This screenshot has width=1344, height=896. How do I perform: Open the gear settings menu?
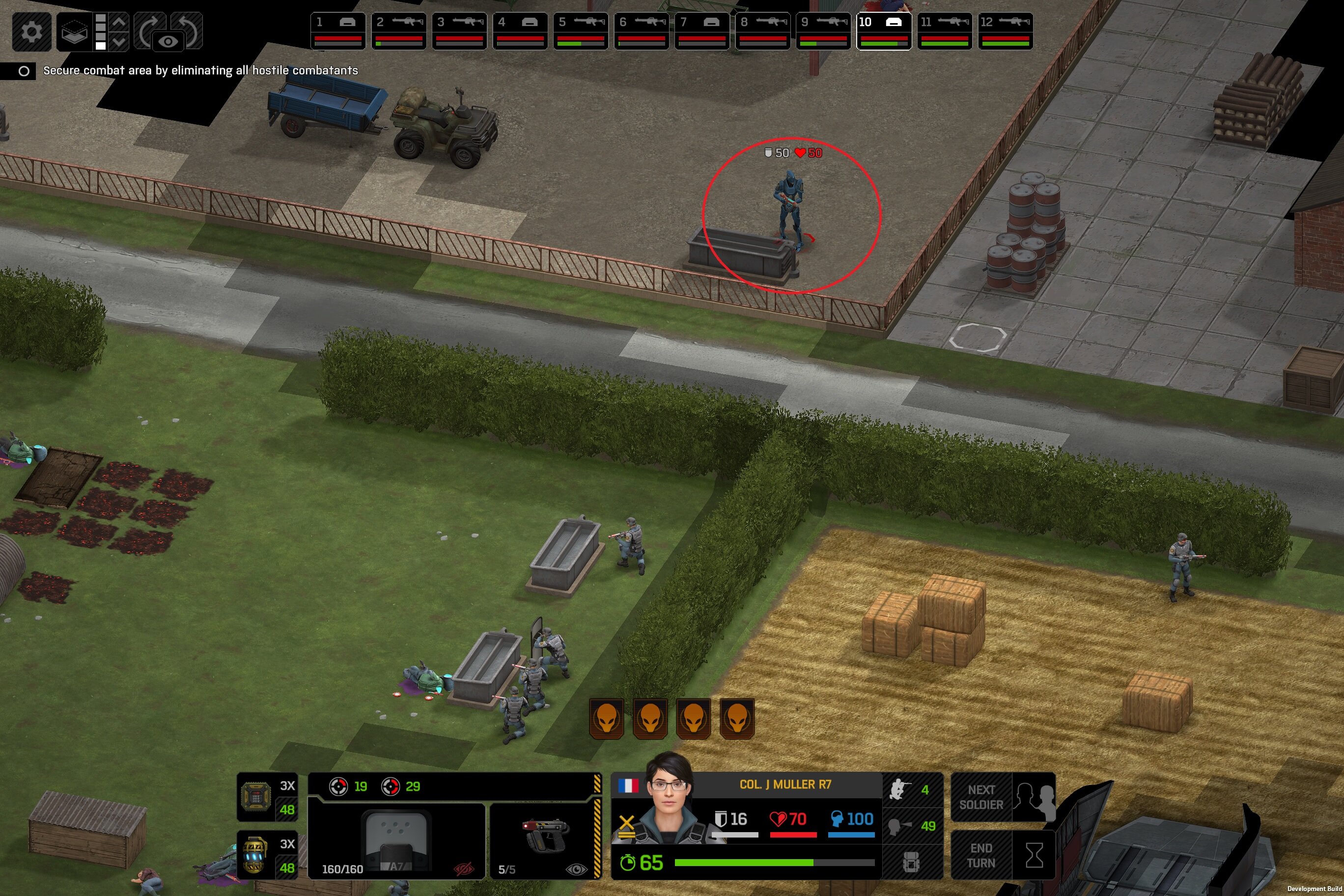click(x=31, y=31)
